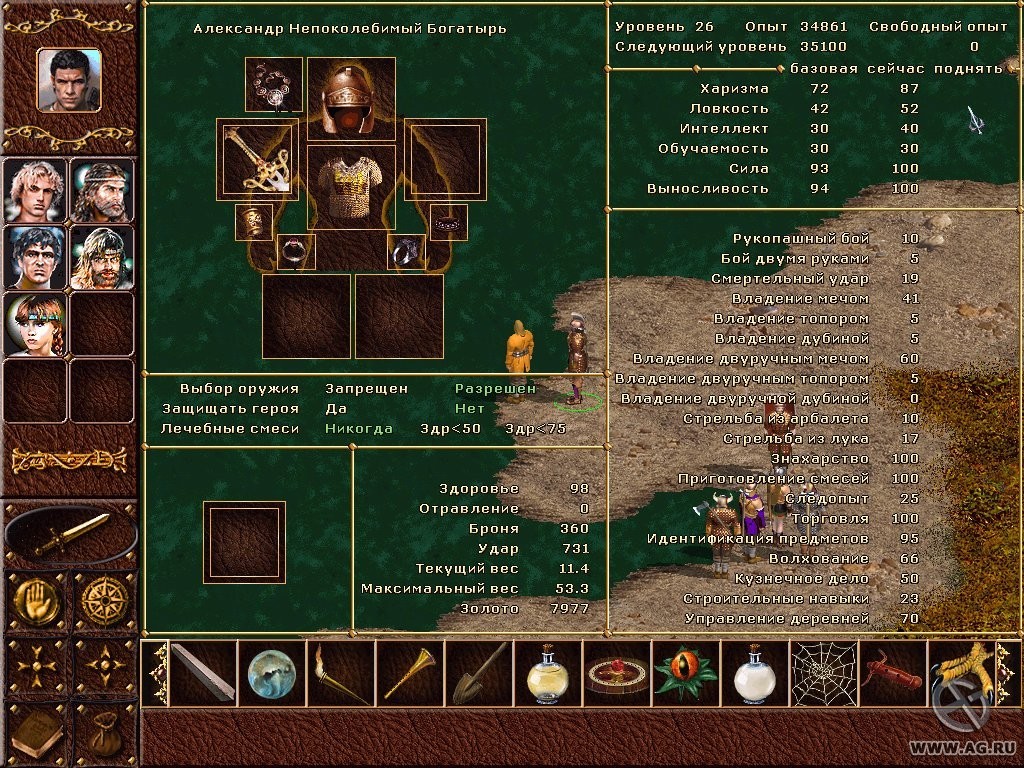
Task: Pick the necklace in the amulet slot
Action: tap(273, 85)
